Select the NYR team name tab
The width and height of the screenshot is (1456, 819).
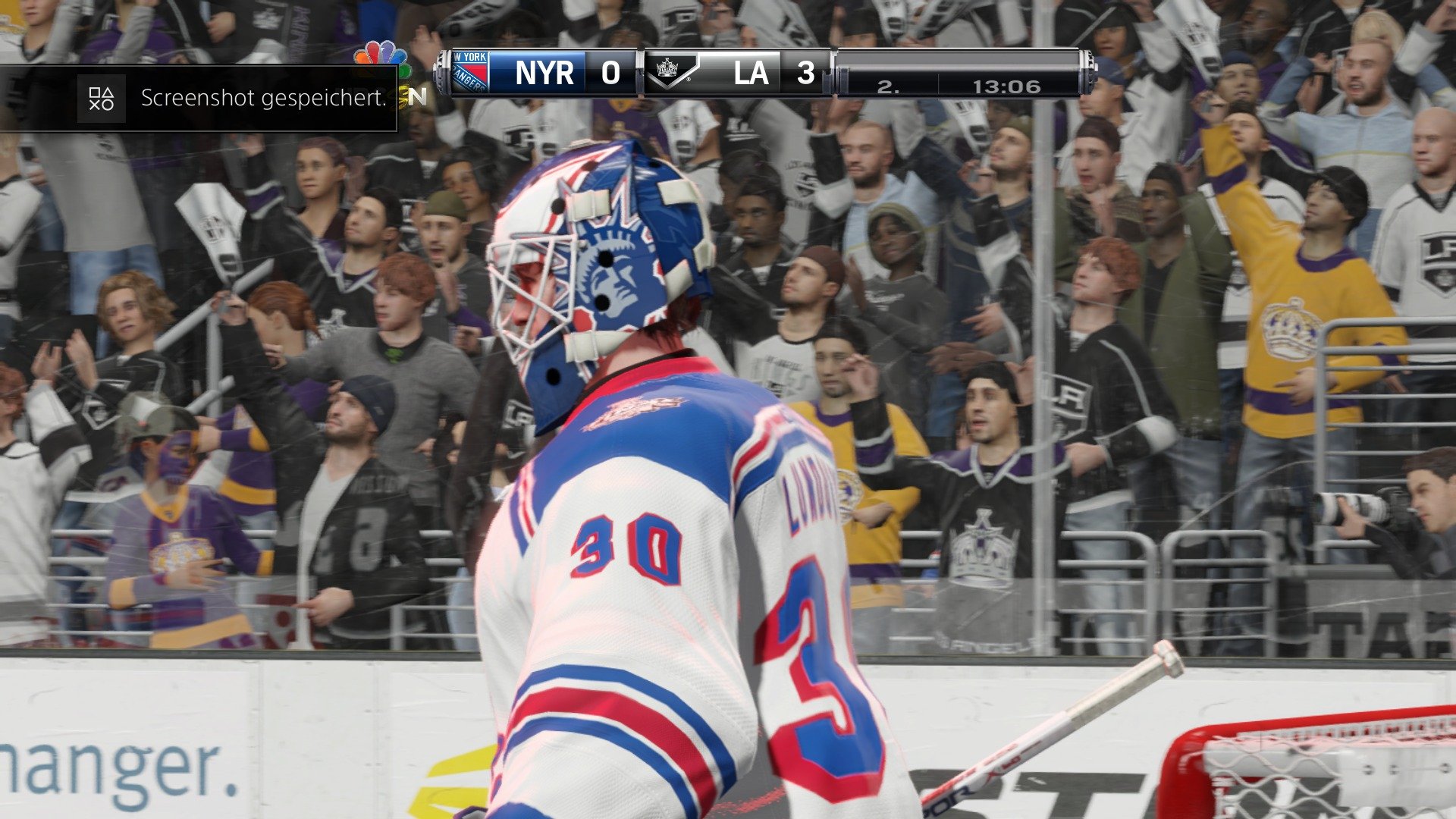545,74
